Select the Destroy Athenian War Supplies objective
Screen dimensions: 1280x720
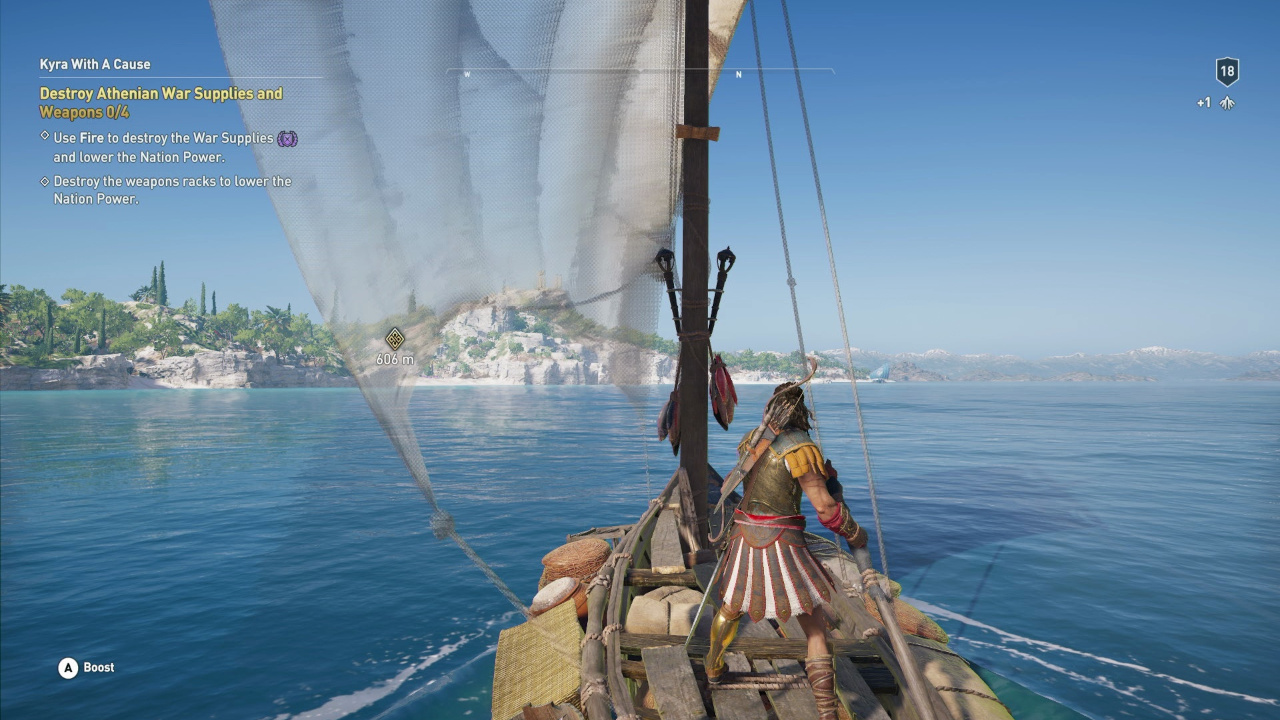coord(161,102)
